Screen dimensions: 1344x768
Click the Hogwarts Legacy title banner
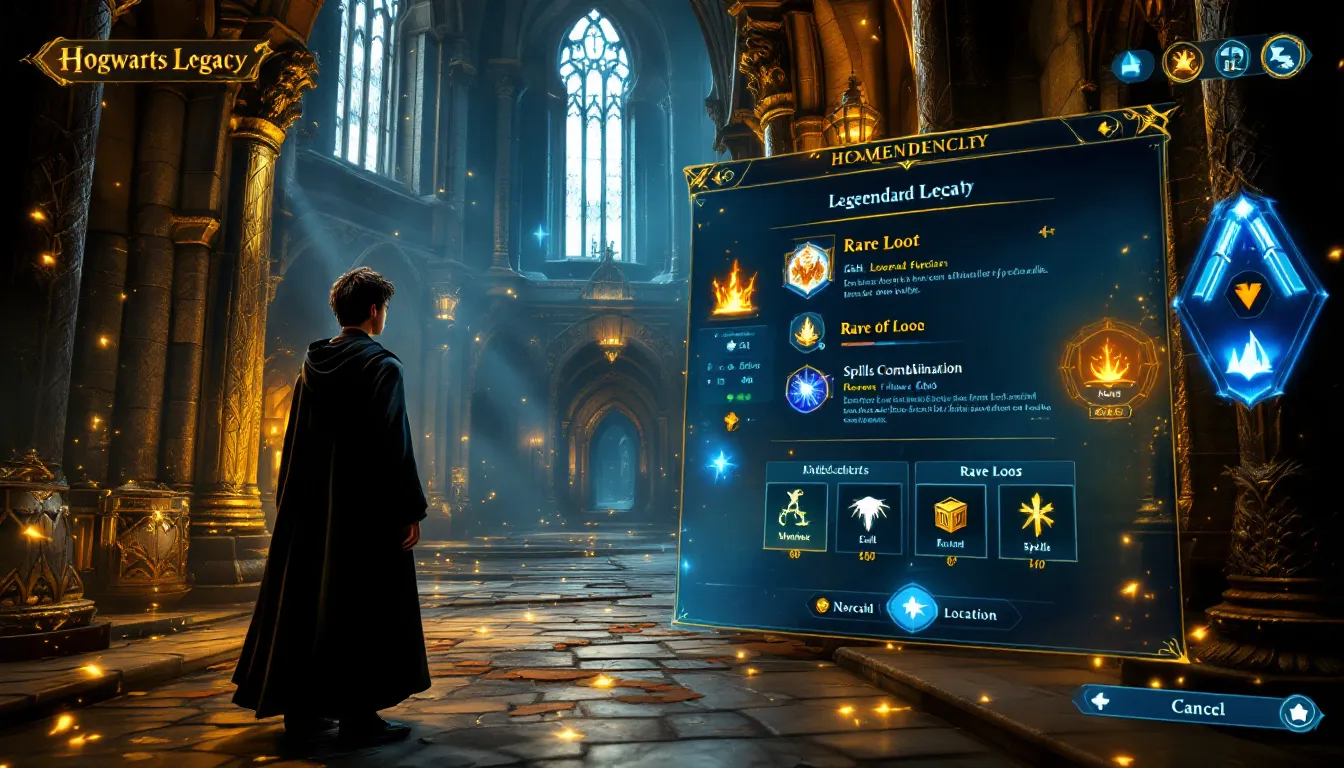[152, 61]
